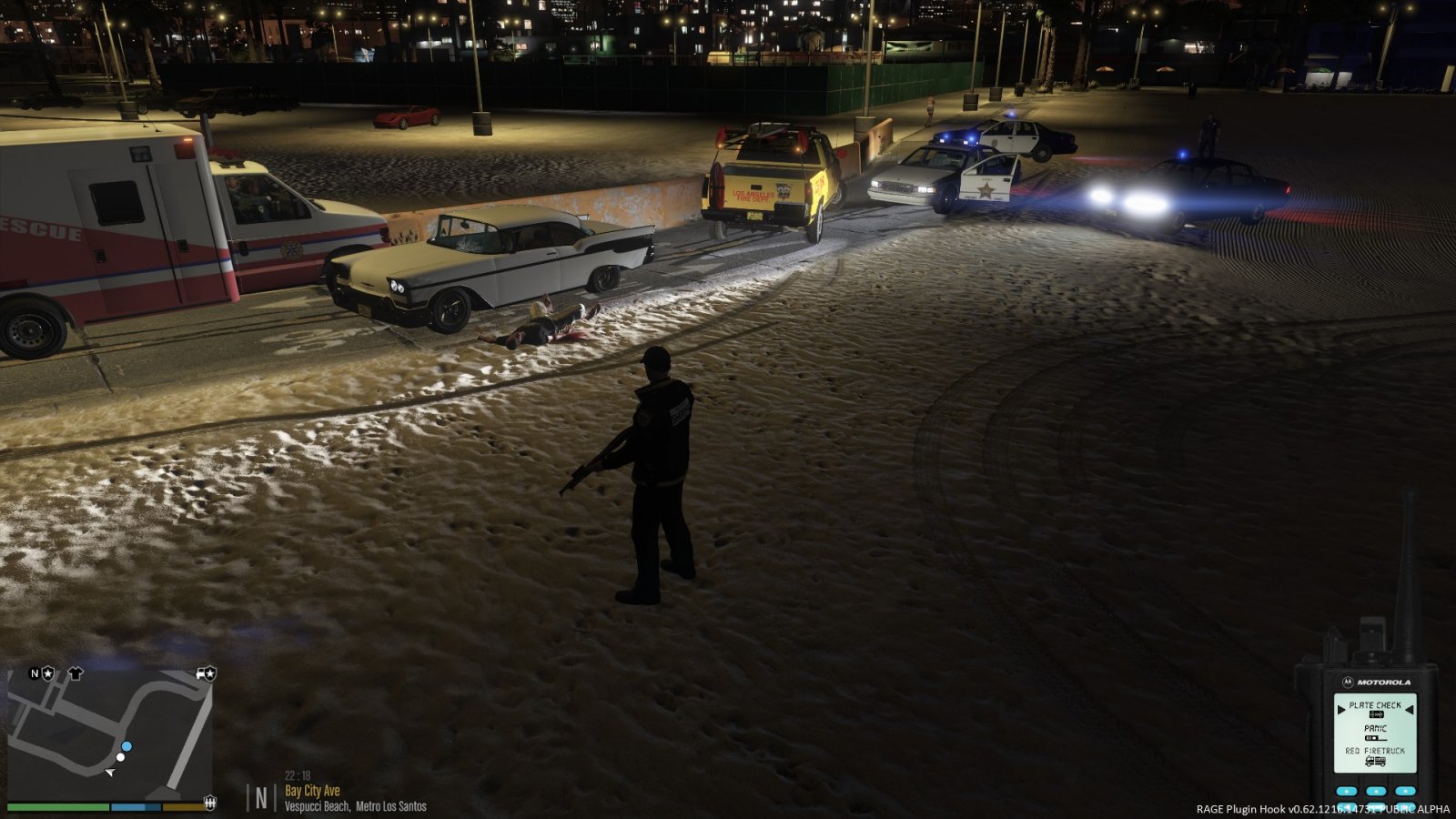
Task: Click the police station blip beside the N marker
Action: 46,673
